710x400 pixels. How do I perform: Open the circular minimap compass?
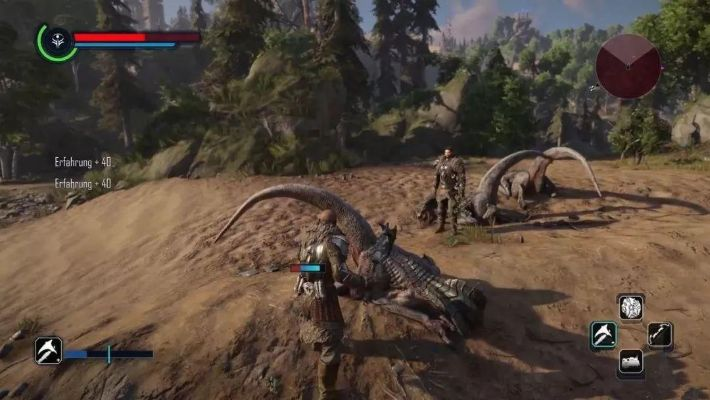(x=627, y=66)
